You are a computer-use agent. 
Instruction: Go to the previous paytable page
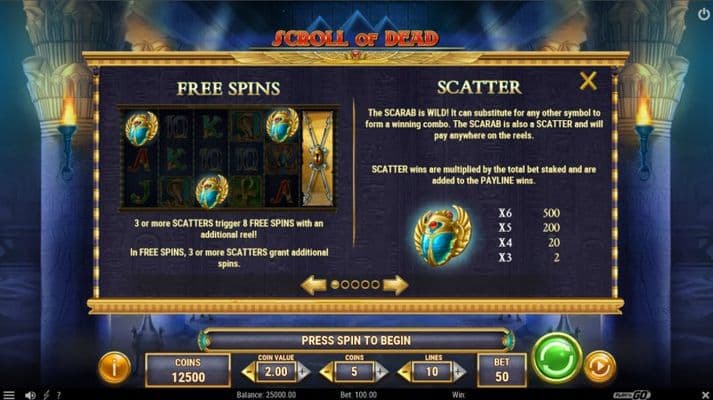[x=314, y=285]
